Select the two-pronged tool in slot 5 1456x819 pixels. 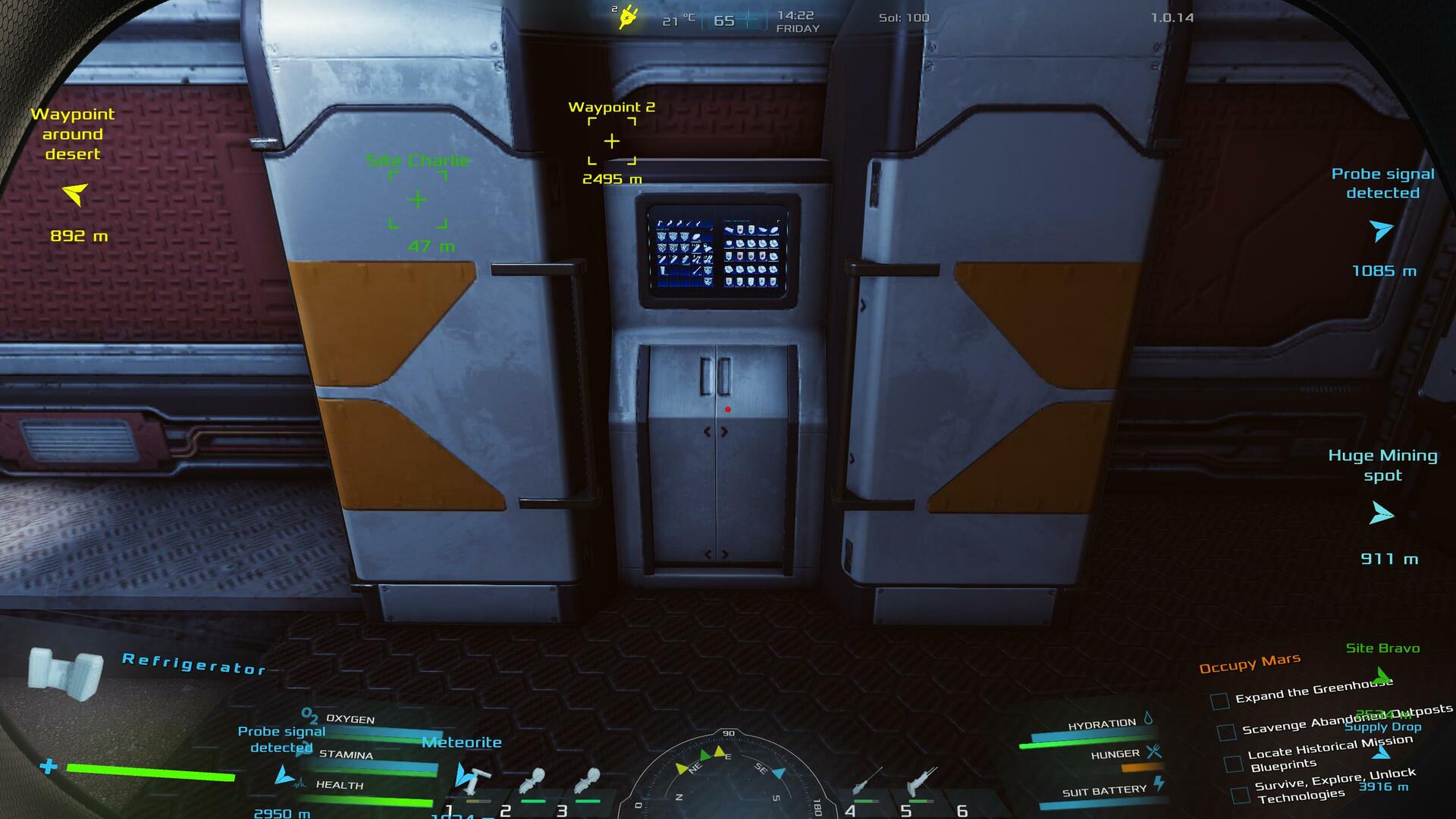(x=921, y=781)
